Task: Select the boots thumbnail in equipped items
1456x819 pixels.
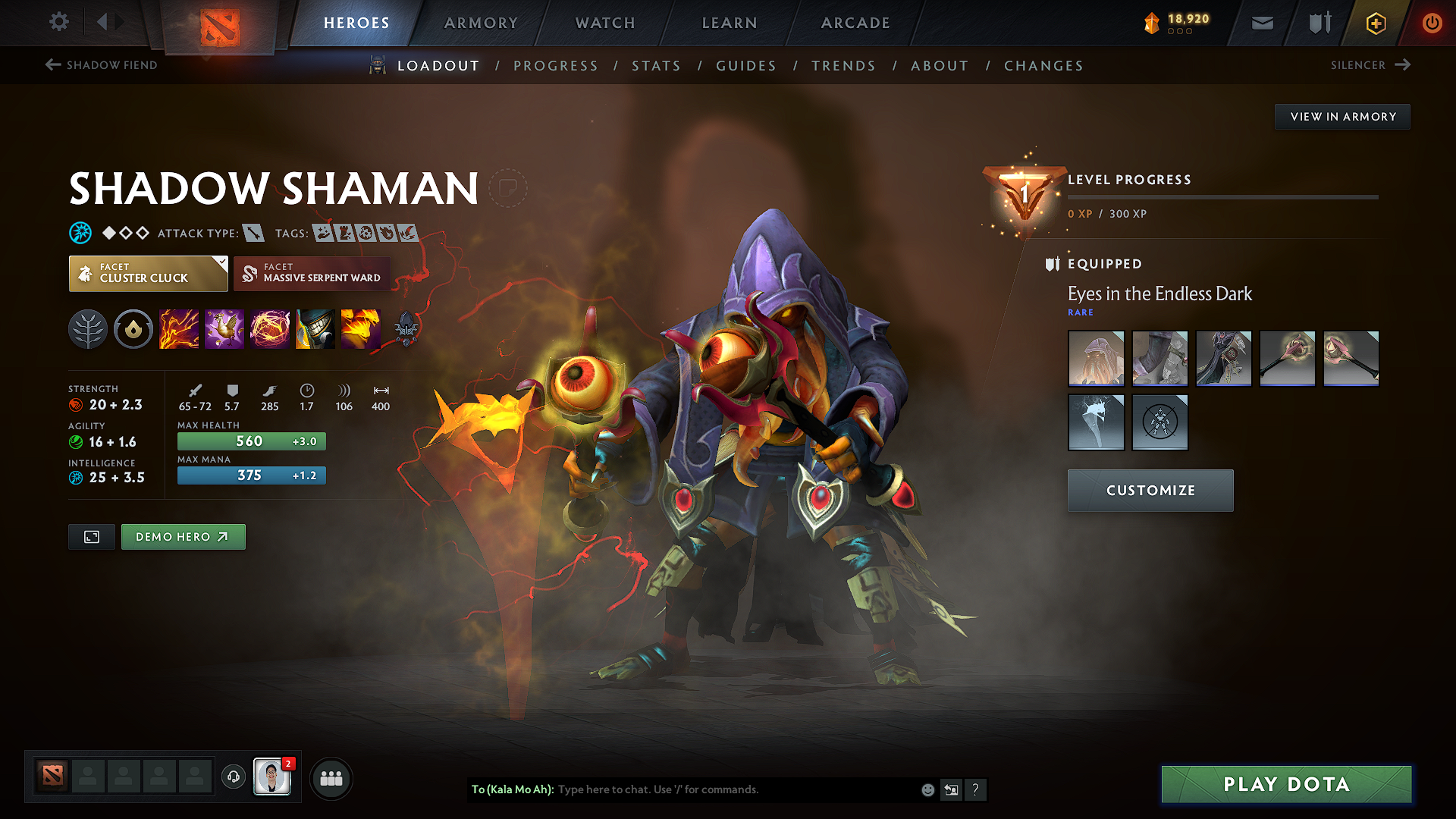Action: point(1159,358)
